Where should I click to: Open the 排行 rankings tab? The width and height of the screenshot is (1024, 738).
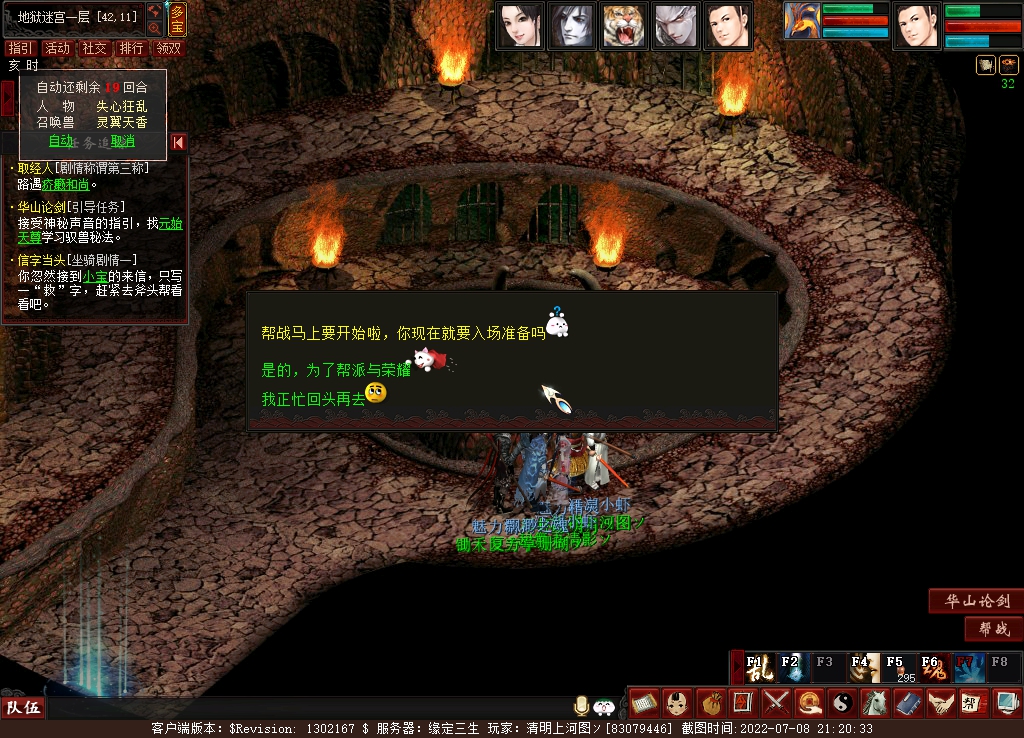point(131,48)
